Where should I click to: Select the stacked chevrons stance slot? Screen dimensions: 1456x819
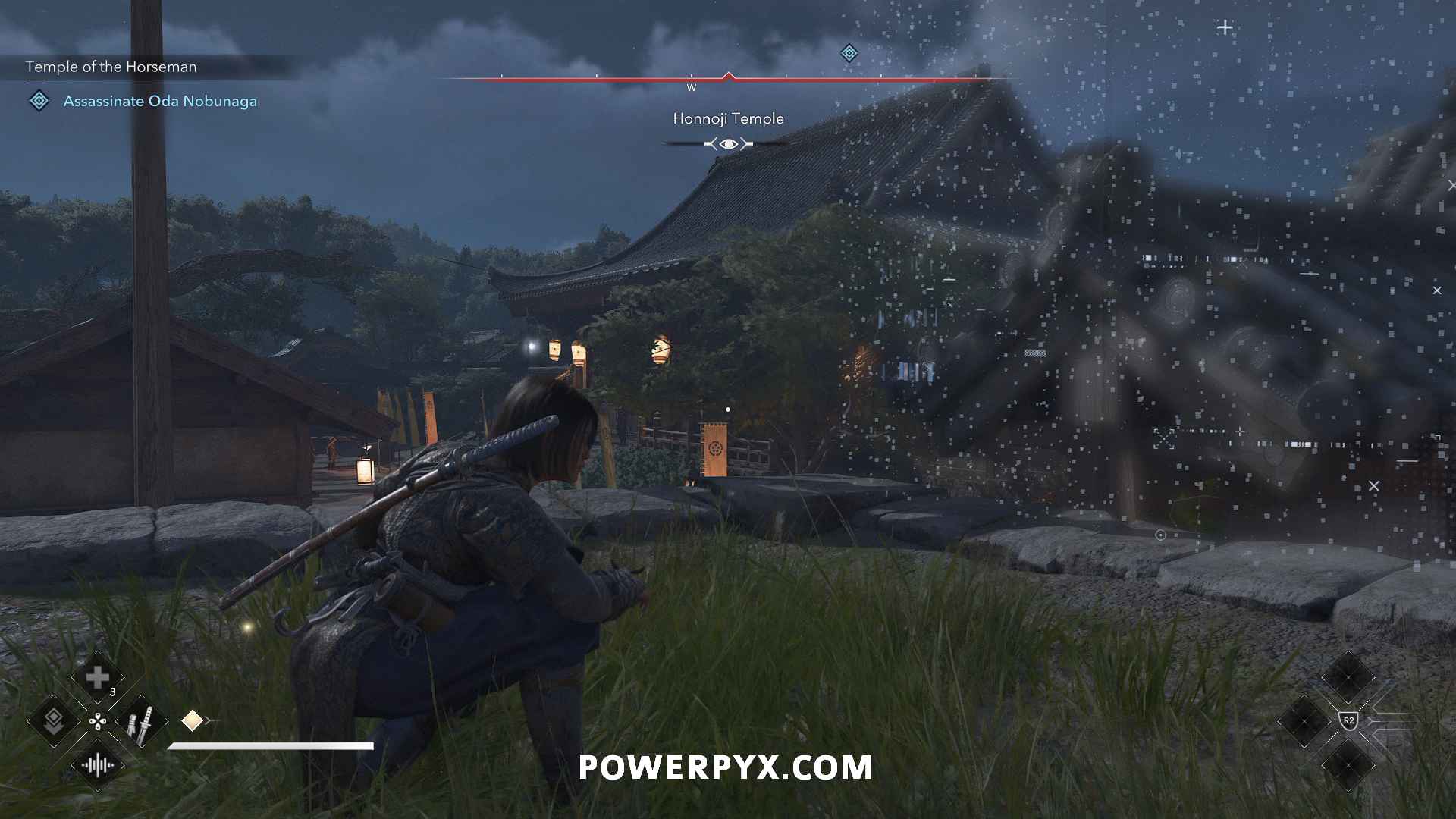pos(53,721)
